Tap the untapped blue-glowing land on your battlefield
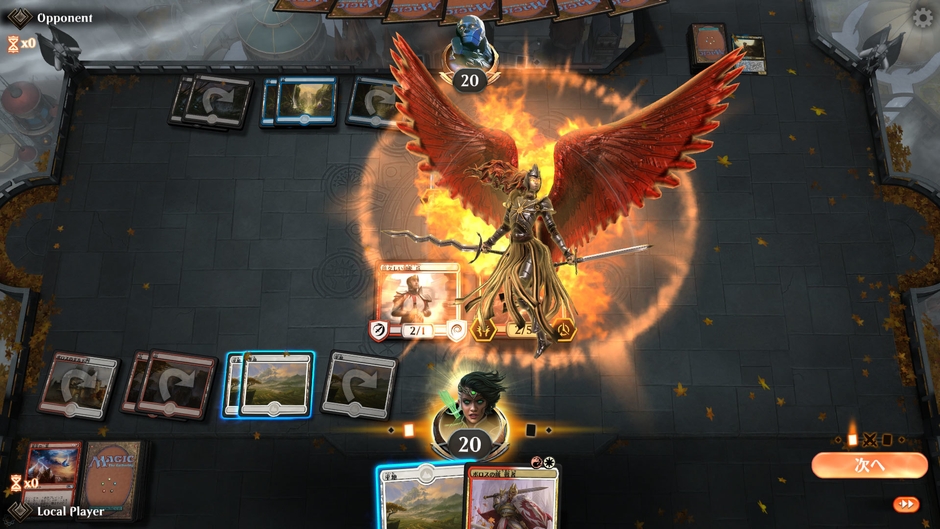Screen dimensions: 940x529 click(x=275, y=383)
